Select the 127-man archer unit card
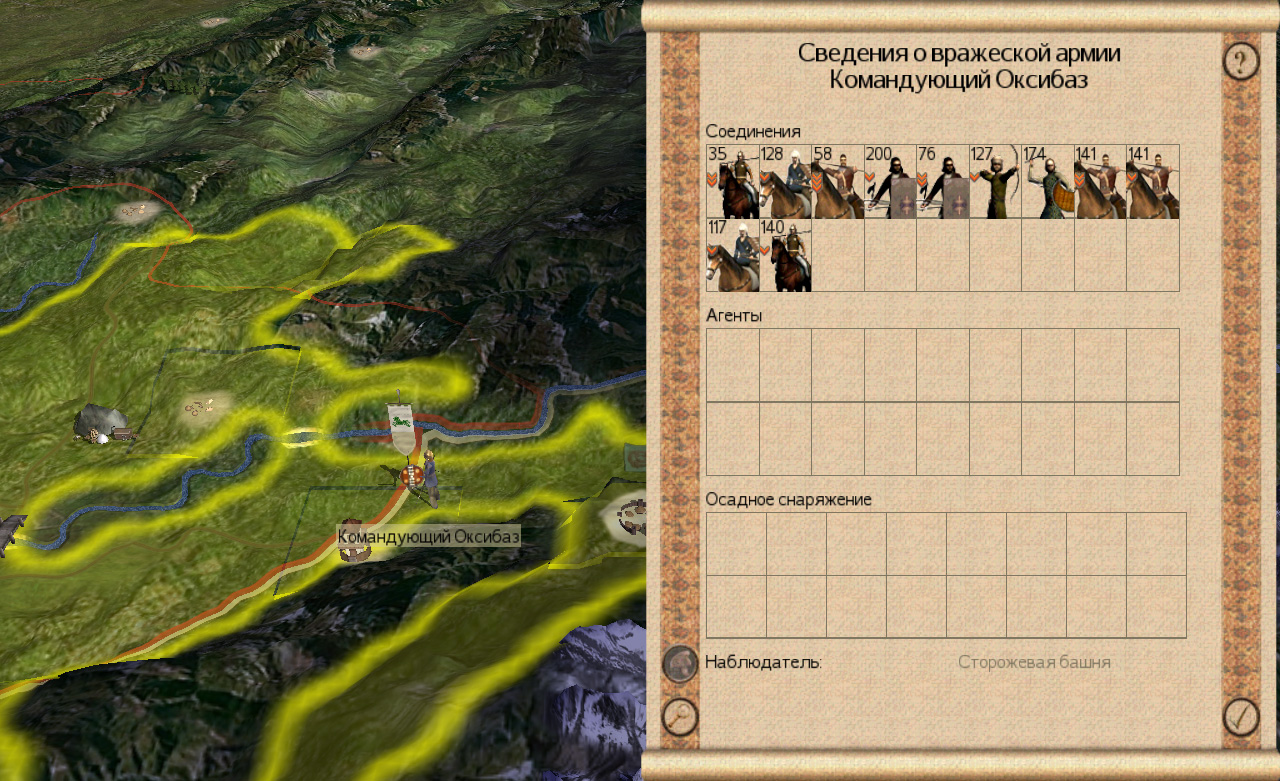Viewport: 1280px width, 781px height. coord(995,182)
